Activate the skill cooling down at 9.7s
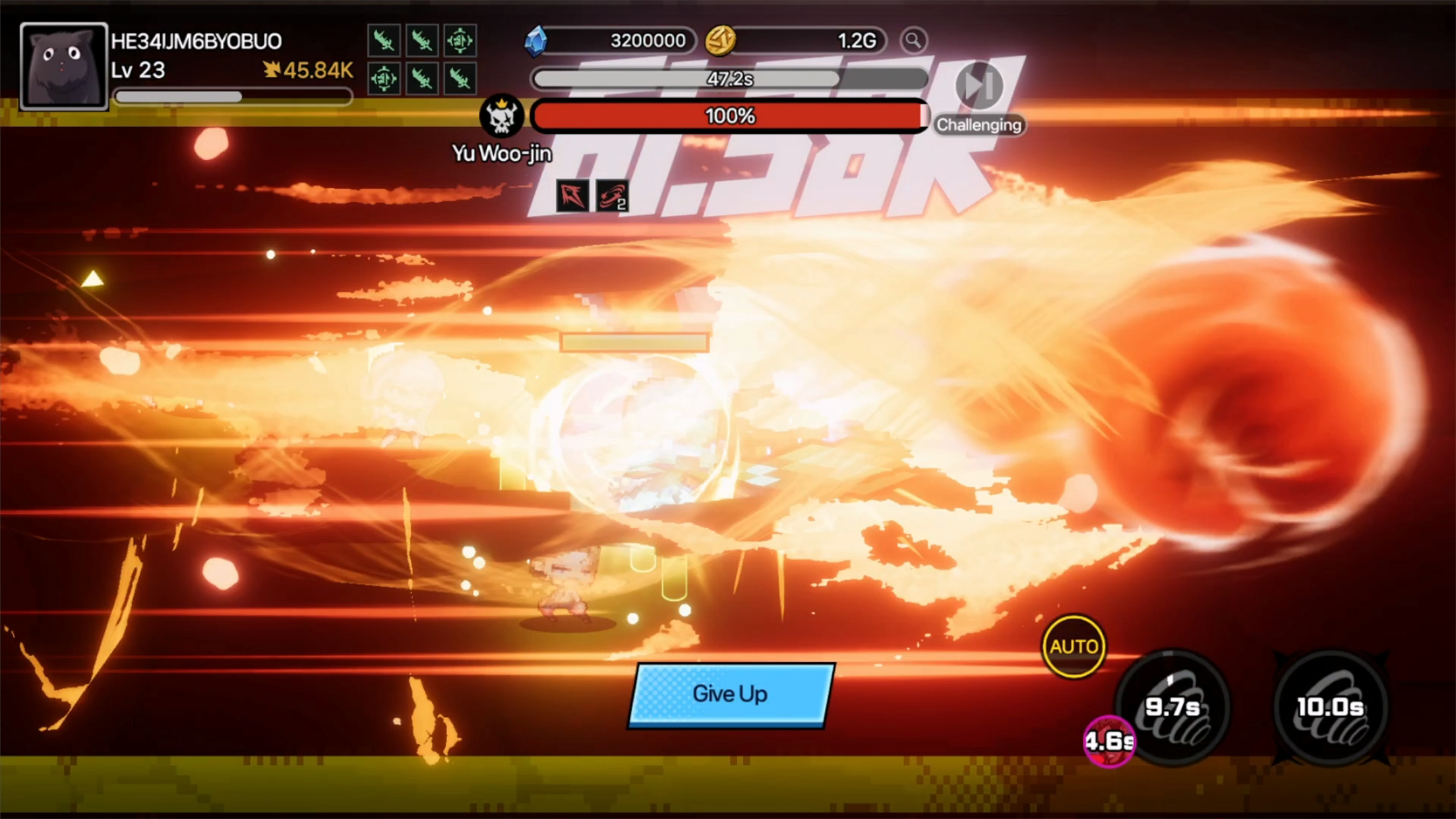1456x819 pixels. (x=1174, y=707)
